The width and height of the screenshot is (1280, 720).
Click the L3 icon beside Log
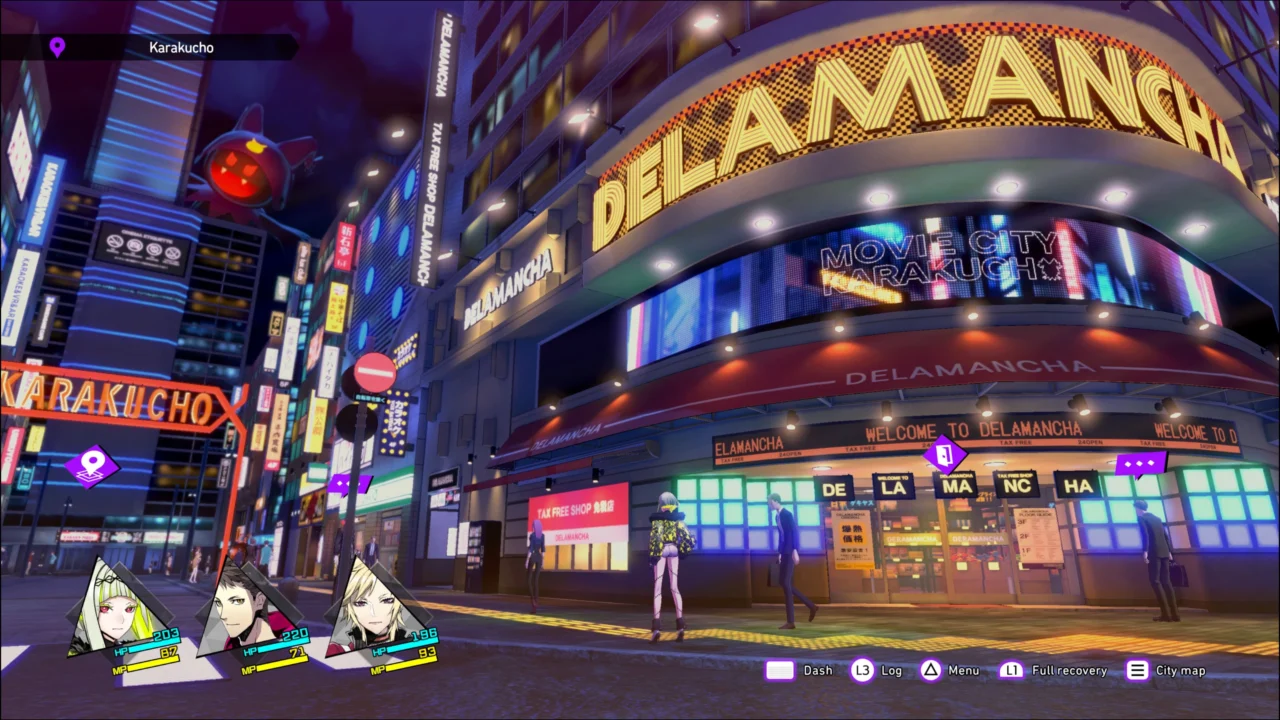pos(862,670)
